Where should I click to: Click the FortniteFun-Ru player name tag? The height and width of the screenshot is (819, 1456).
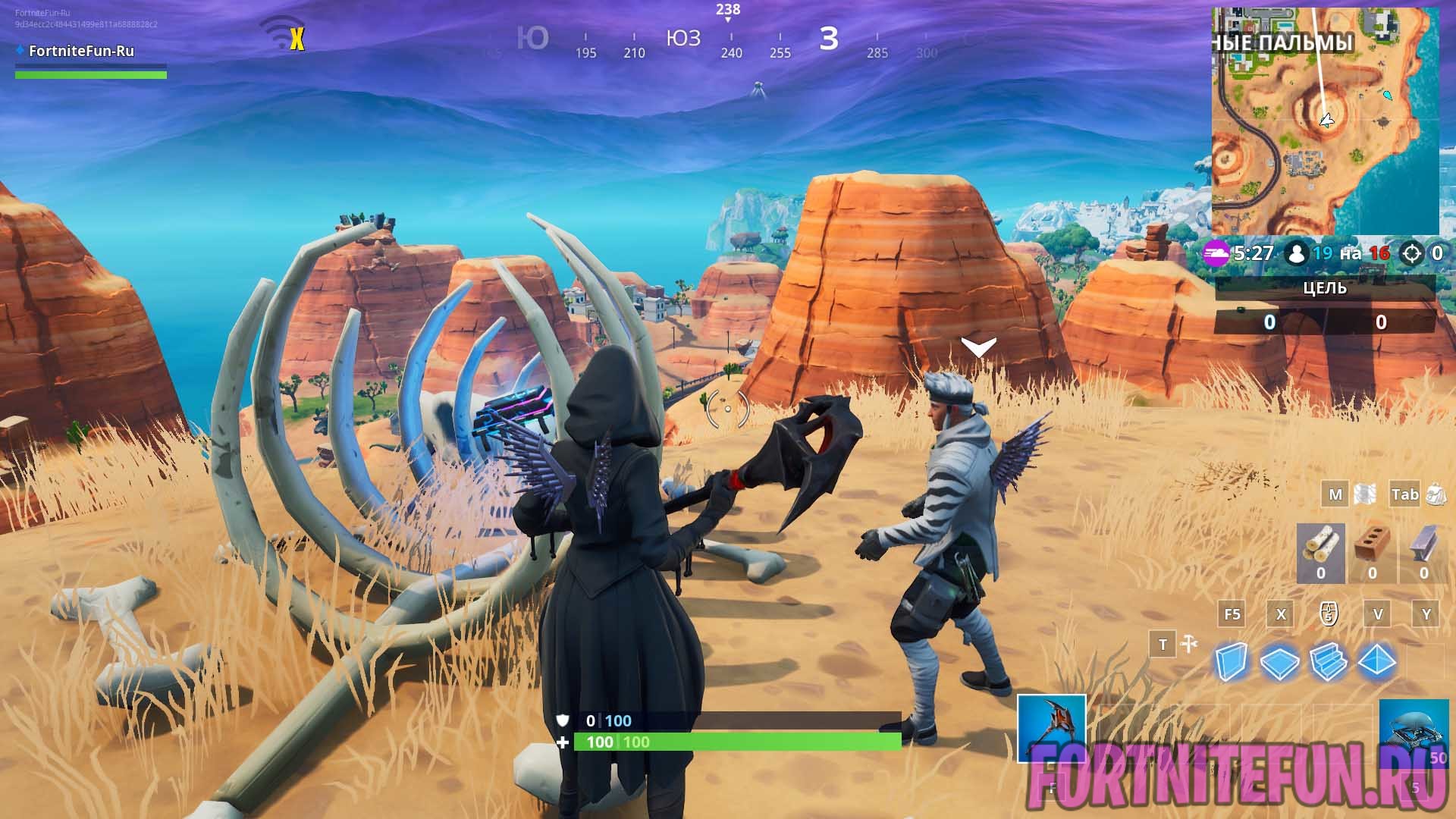81,51
